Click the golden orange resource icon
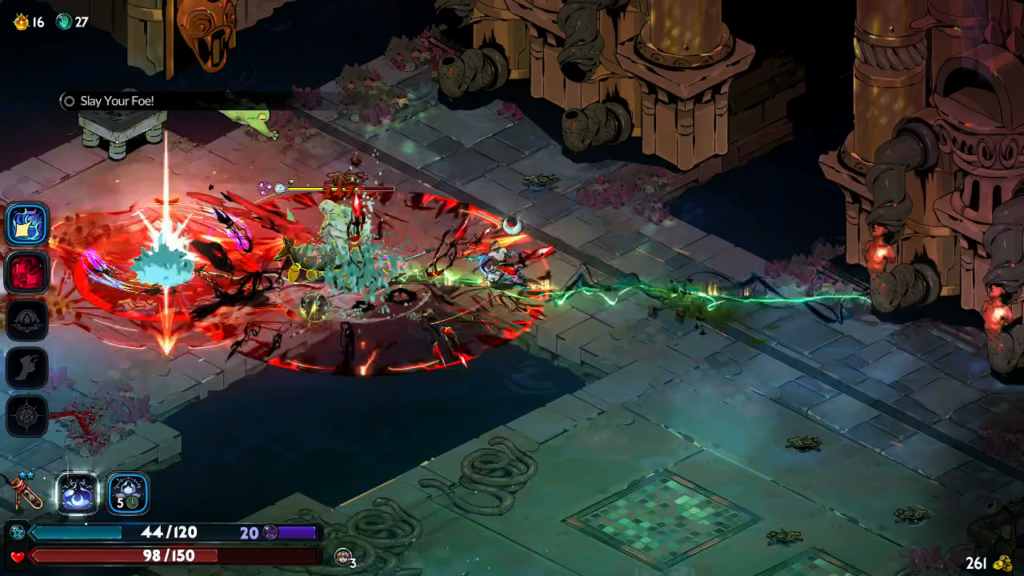 pos(20,21)
